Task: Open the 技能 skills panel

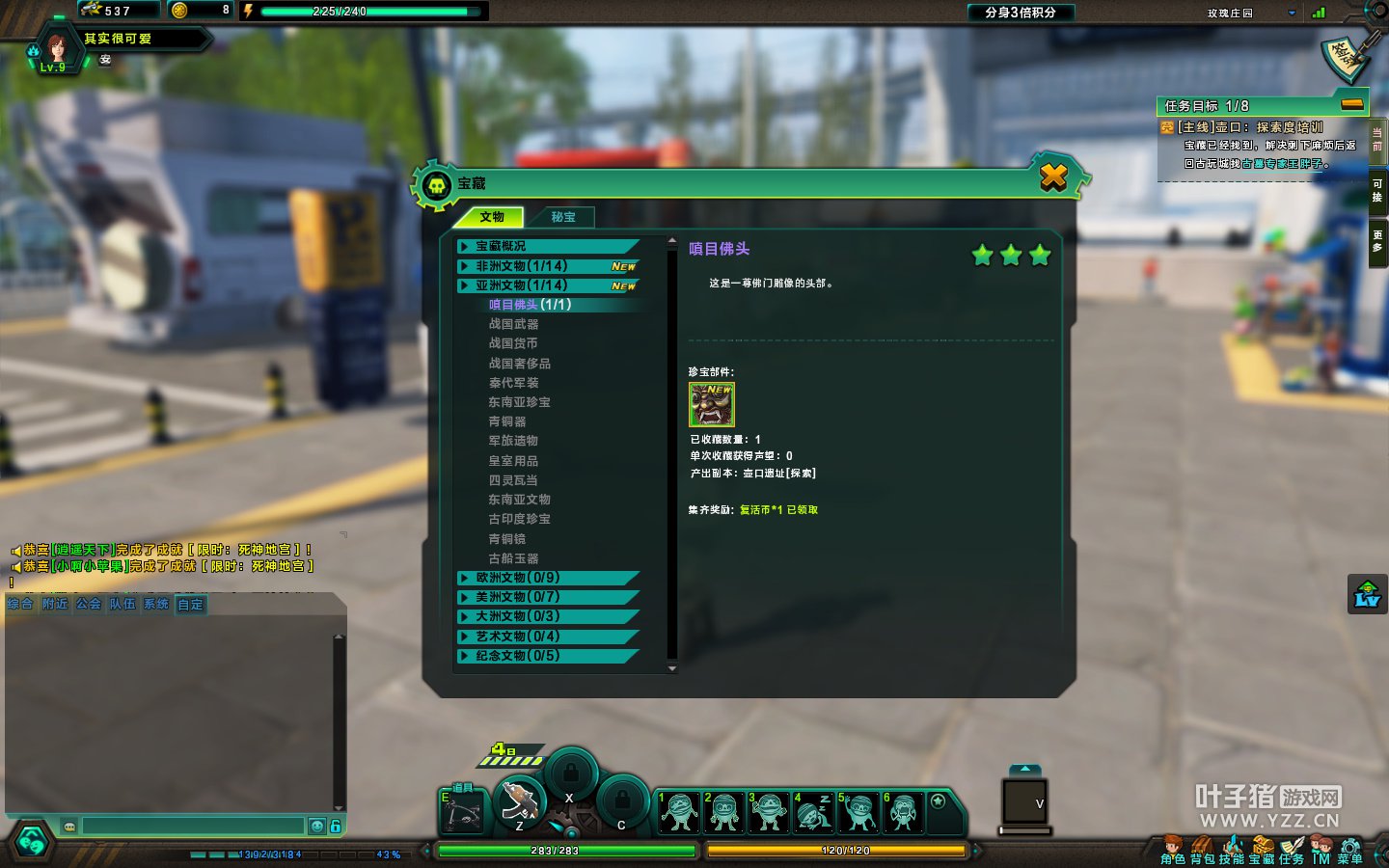Action: (x=1232, y=852)
